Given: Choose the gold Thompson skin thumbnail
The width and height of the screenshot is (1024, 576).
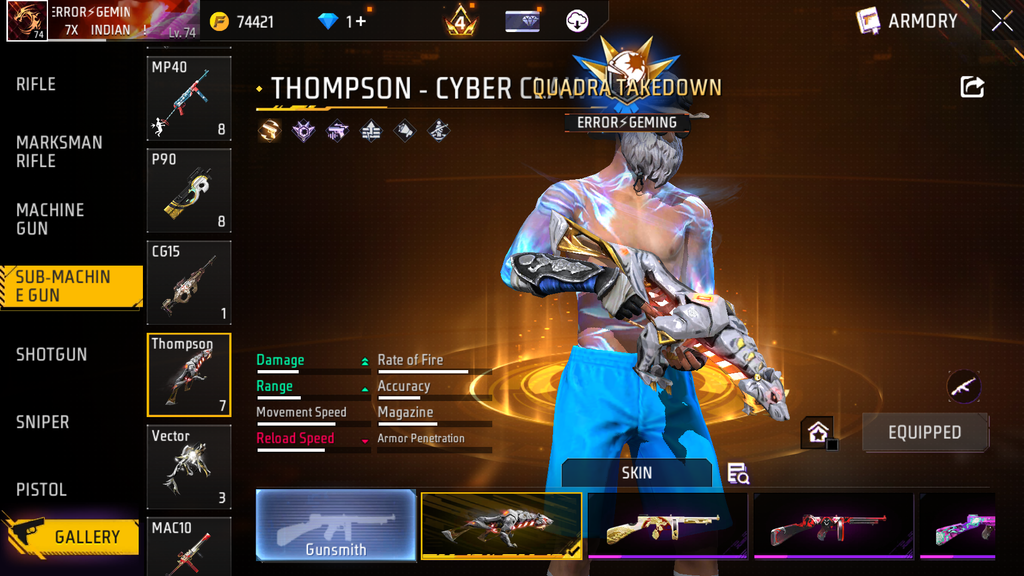Looking at the screenshot, I should coord(668,525).
